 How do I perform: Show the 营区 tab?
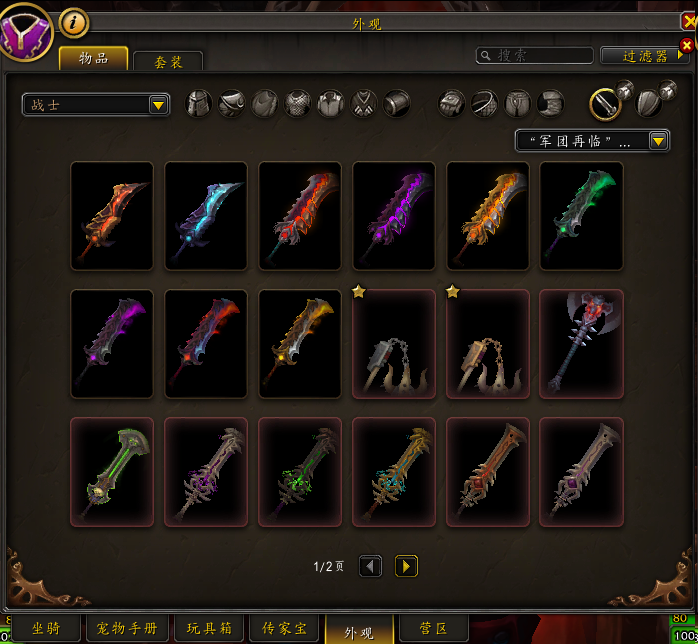(x=432, y=629)
